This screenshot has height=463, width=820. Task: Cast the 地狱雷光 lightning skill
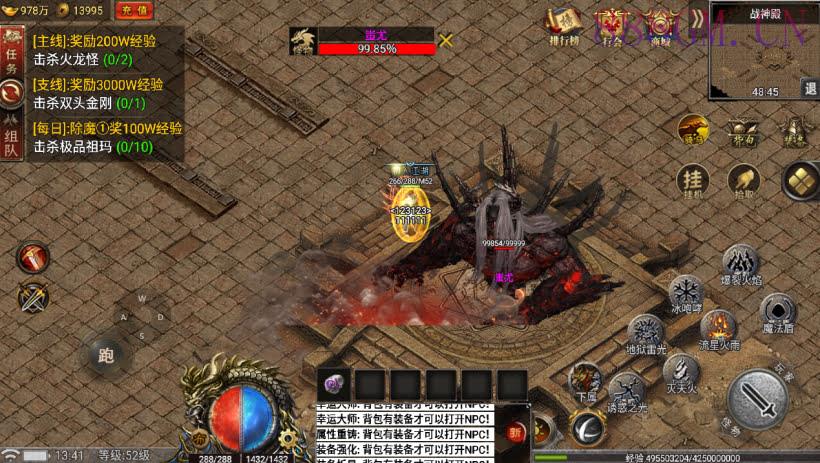coord(646,332)
